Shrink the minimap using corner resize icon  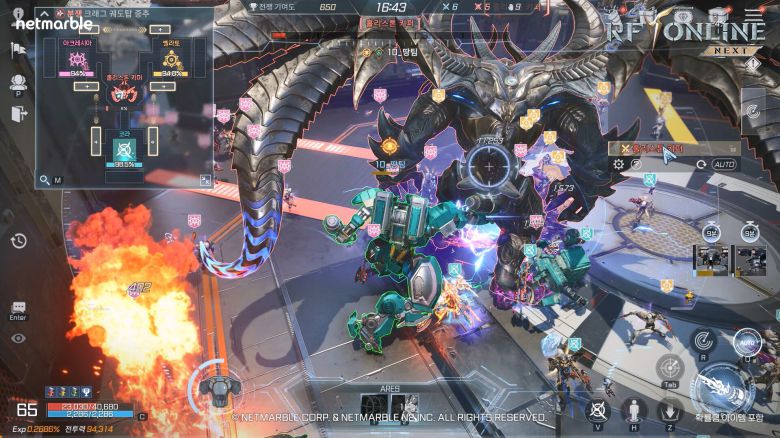[x=205, y=180]
